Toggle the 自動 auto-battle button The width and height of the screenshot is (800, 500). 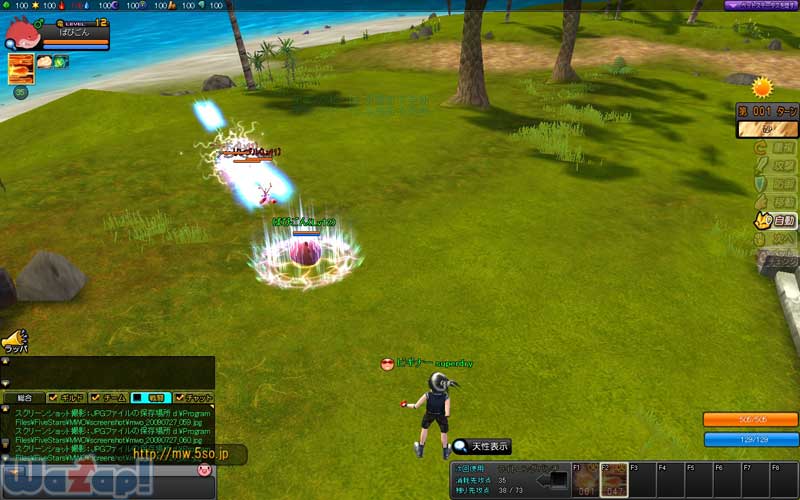(775, 220)
